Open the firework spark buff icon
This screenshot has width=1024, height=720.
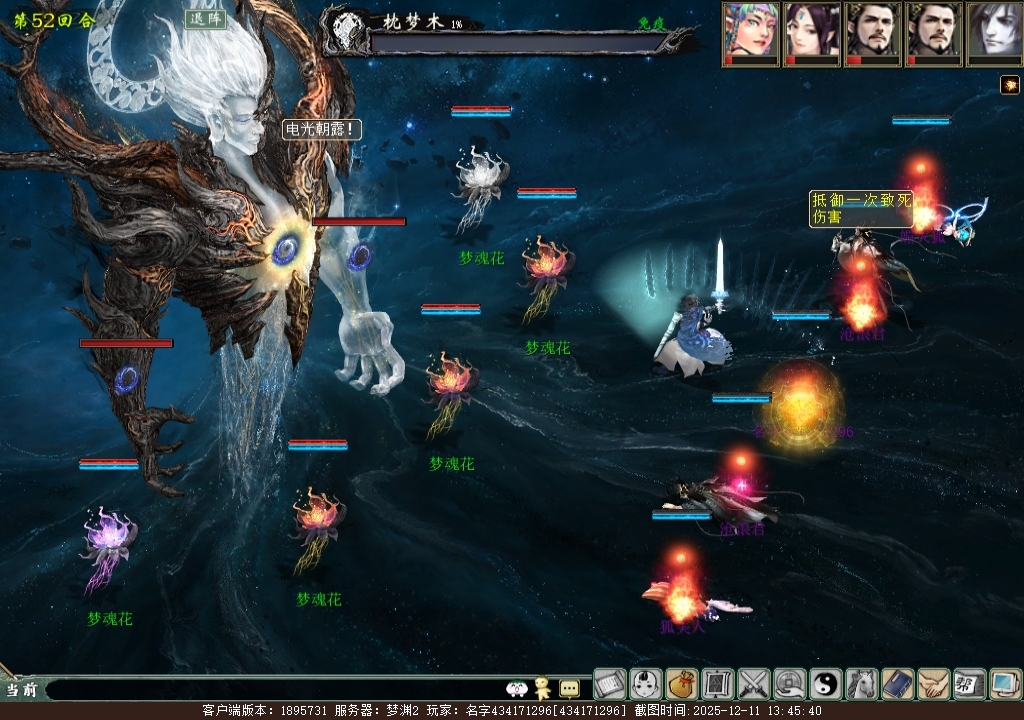pyautogui.click(x=1009, y=85)
